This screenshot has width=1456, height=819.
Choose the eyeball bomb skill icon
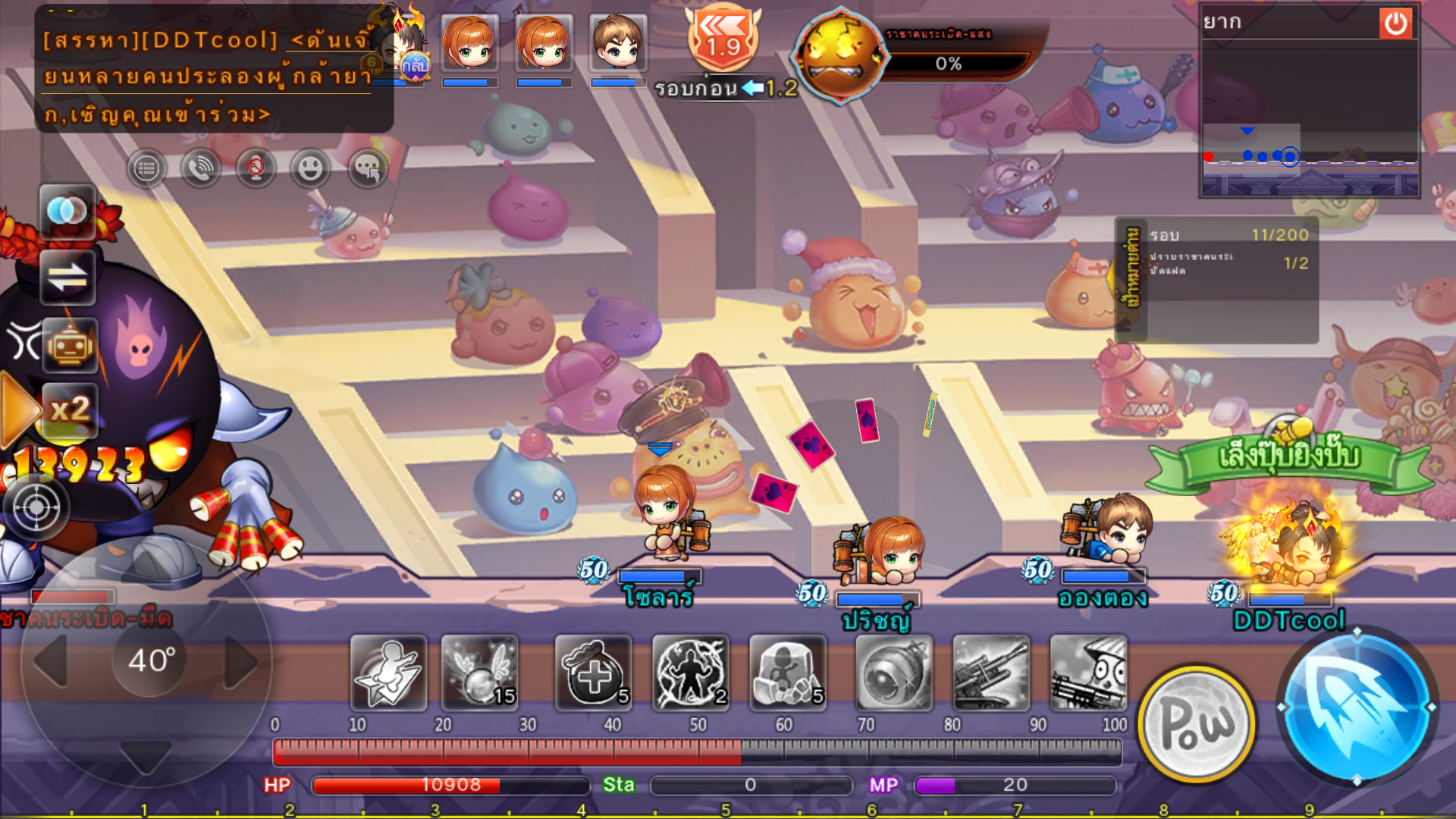[x=893, y=673]
